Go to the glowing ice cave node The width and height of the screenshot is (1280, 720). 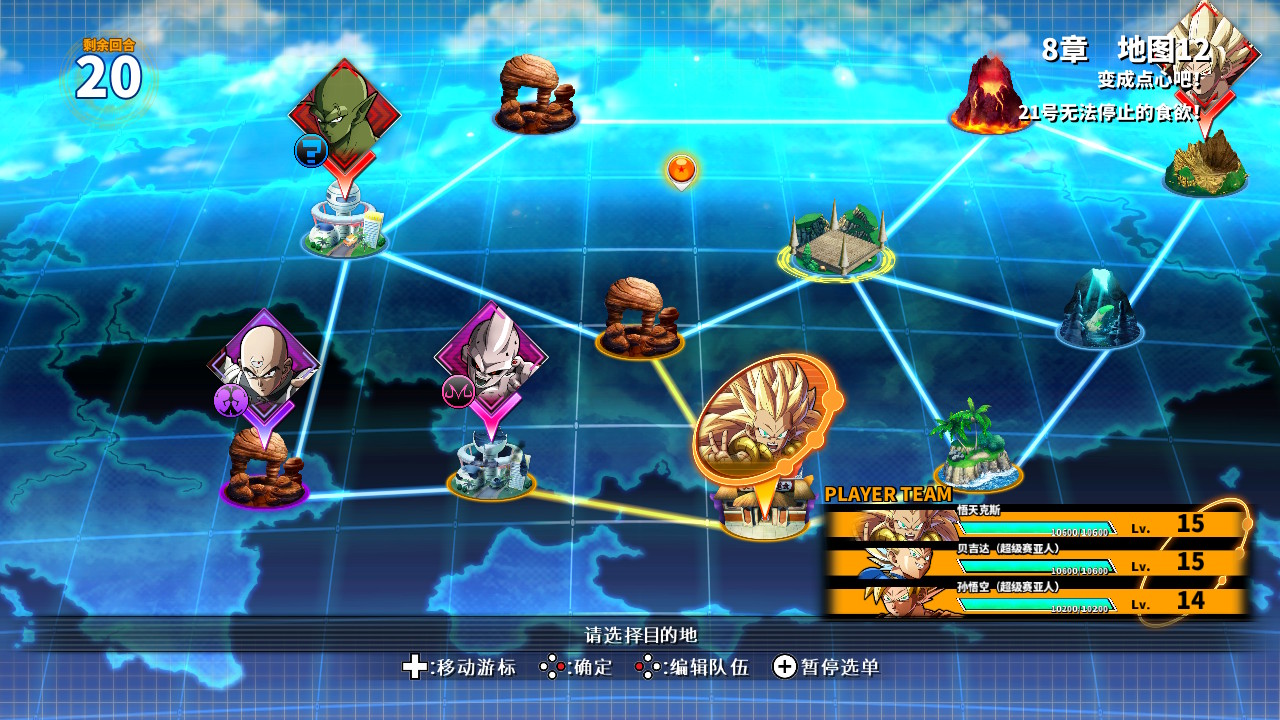1099,310
